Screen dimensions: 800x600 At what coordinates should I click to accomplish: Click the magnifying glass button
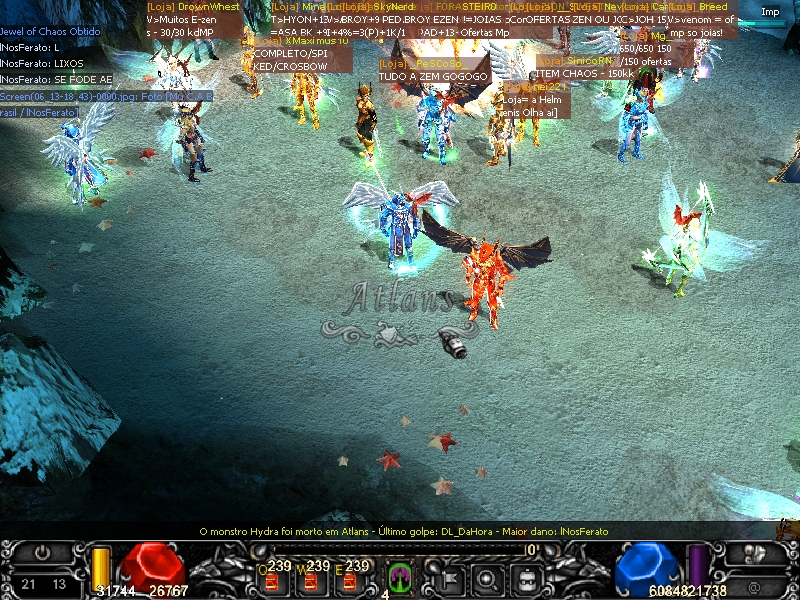pos(487,577)
